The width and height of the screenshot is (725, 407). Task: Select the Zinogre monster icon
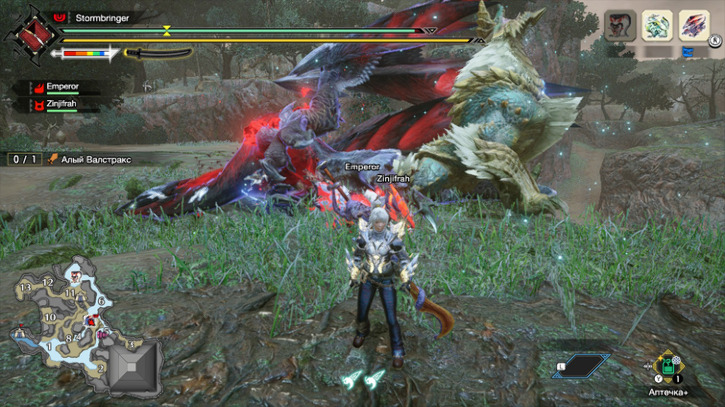click(x=657, y=25)
